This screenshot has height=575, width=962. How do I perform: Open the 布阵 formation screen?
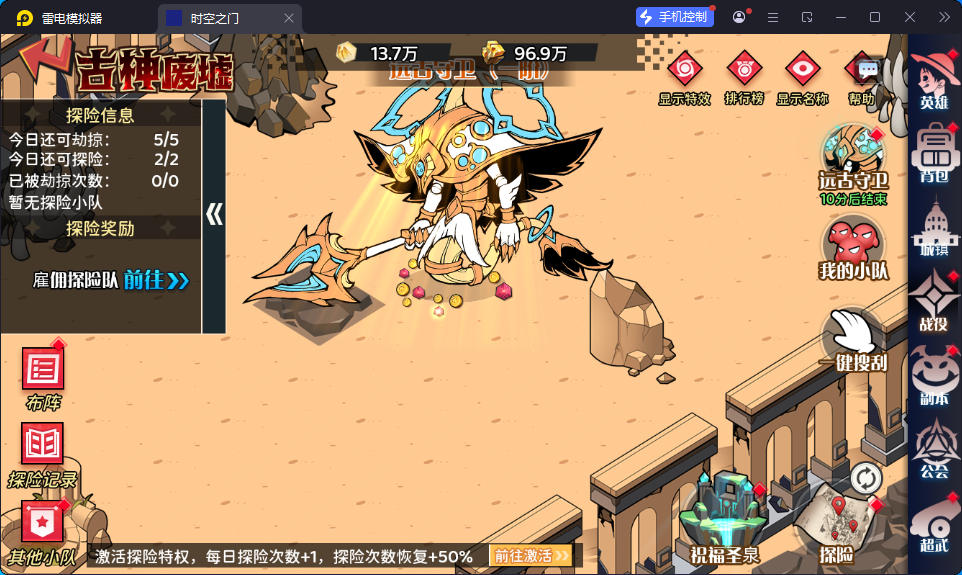pyautogui.click(x=43, y=372)
